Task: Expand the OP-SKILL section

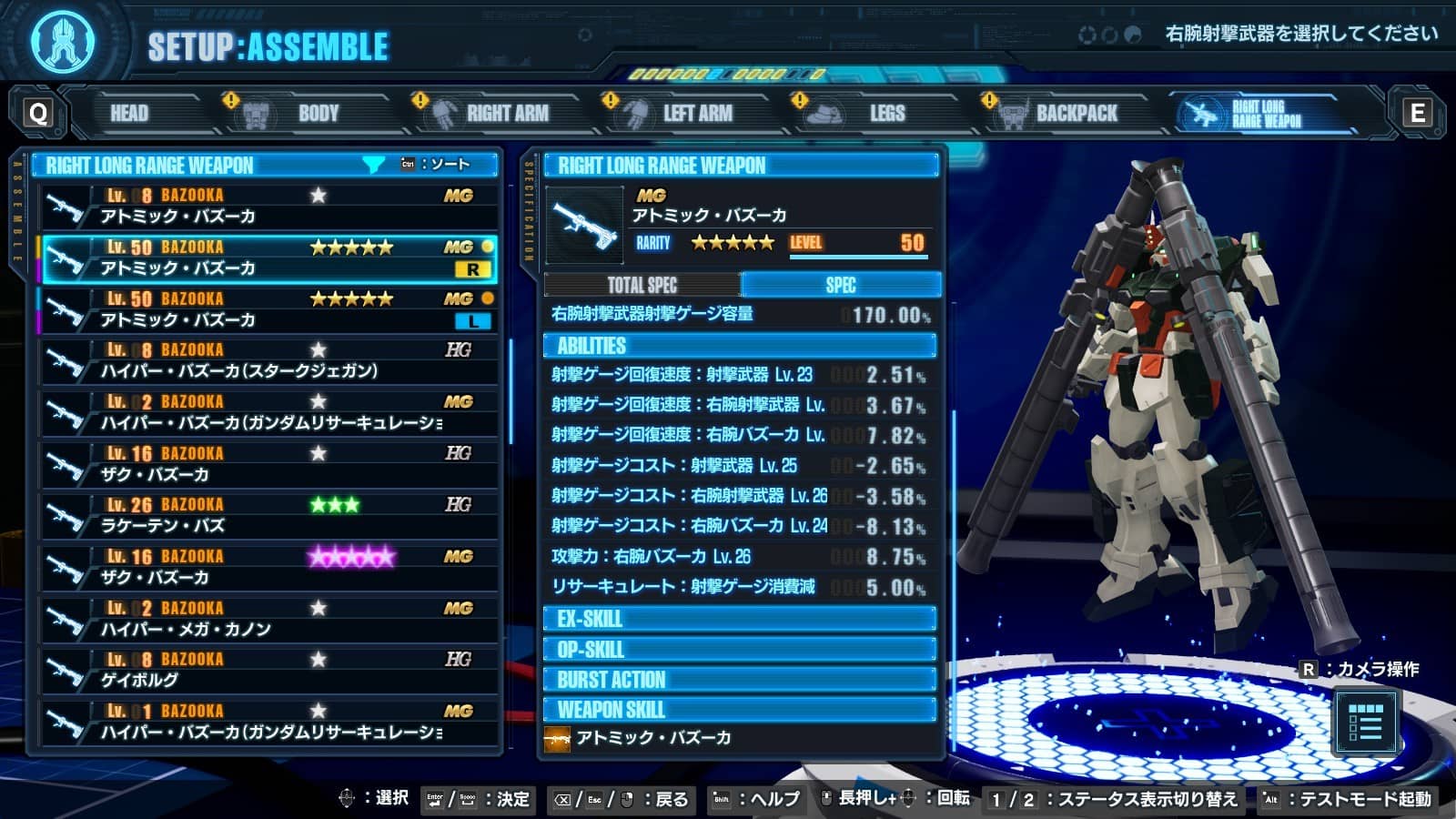Action: [x=737, y=650]
